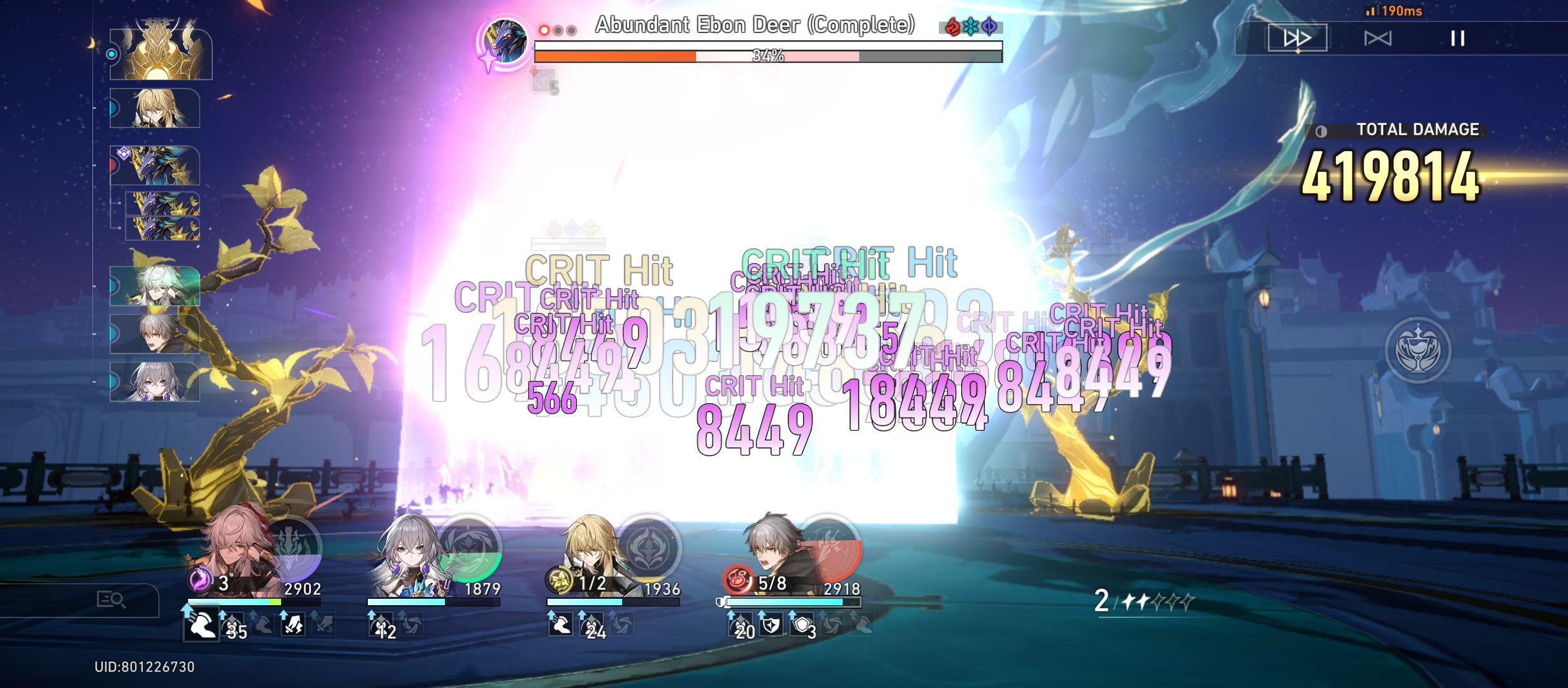
Task: Activate the double-speed fast-forward icon
Action: [x=1297, y=39]
